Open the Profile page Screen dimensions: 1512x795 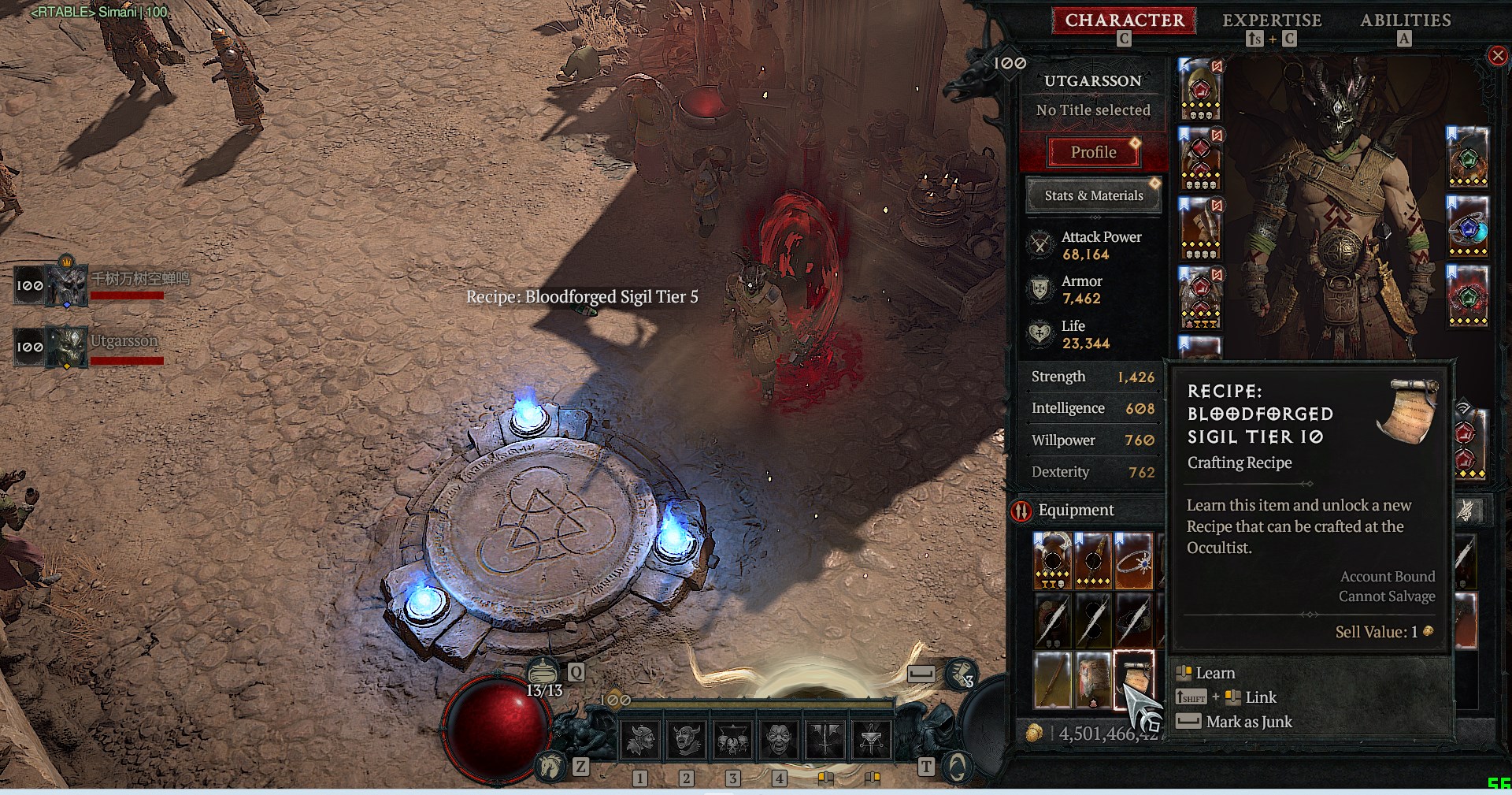point(1093,152)
